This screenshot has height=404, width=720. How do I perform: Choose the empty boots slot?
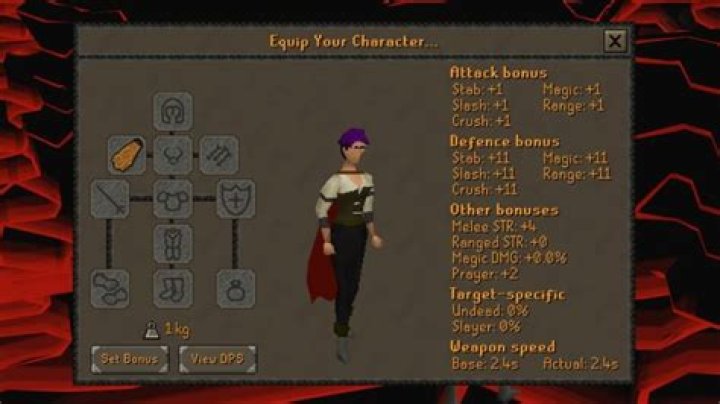[x=172, y=288]
